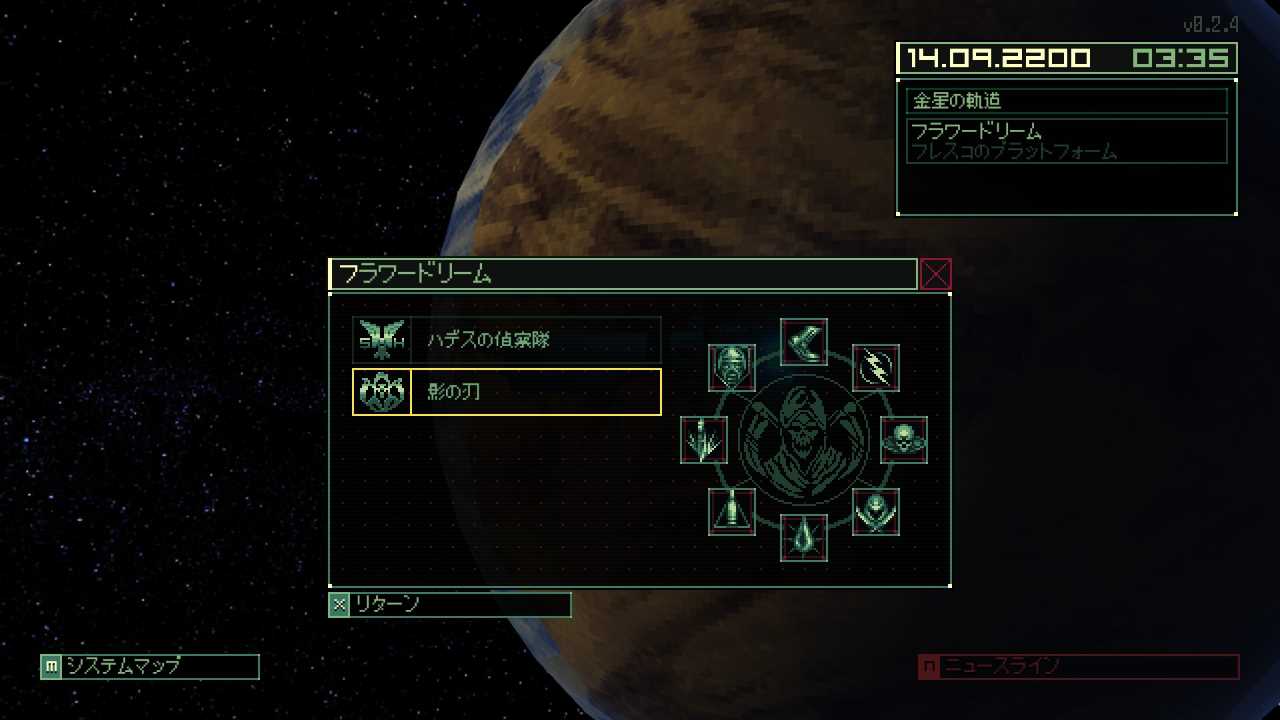The width and height of the screenshot is (1280, 720).
Task: Select the bottle-in-triangle icon
Action: click(x=732, y=512)
